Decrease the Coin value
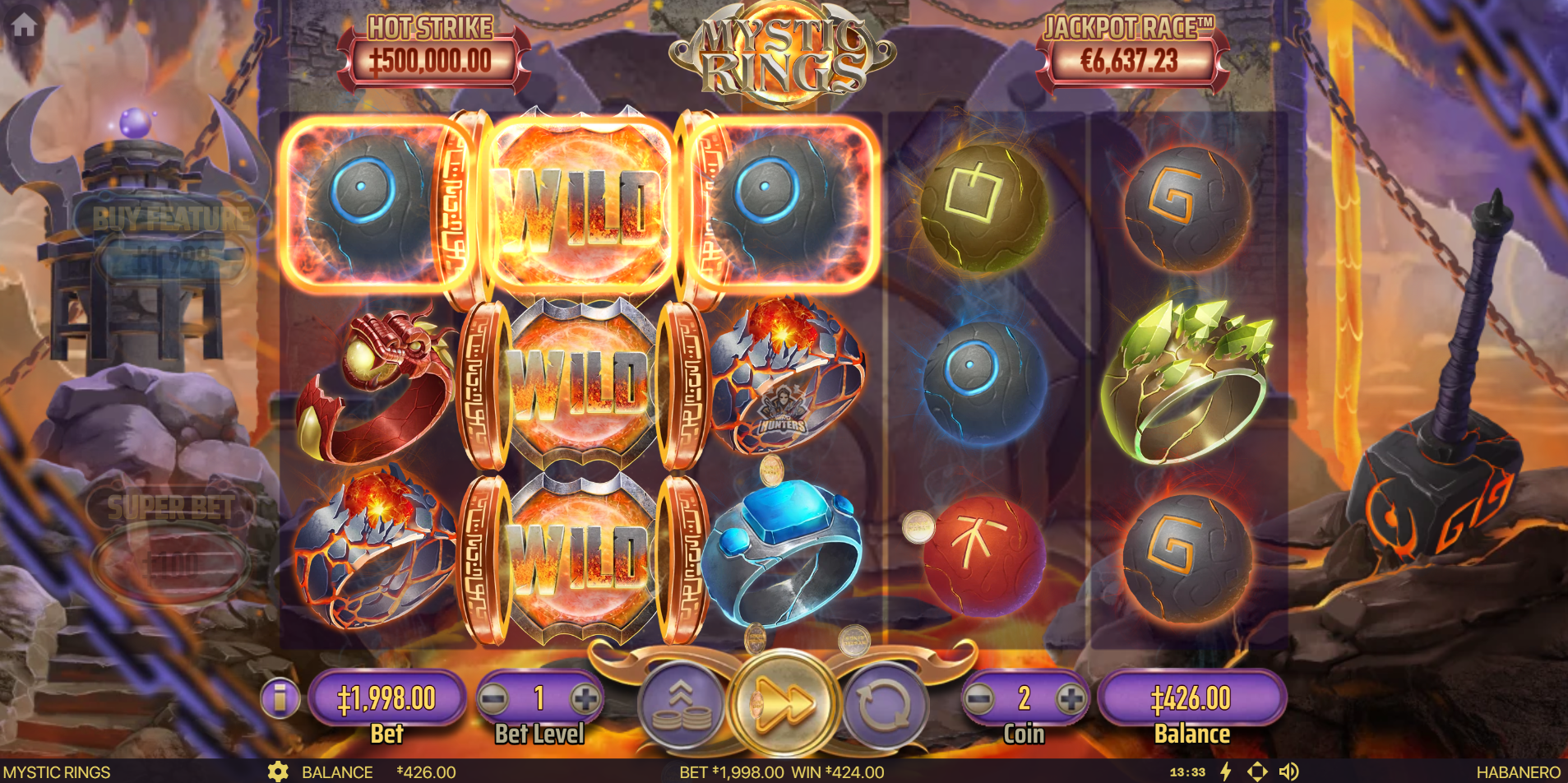1568x783 pixels. [978, 699]
